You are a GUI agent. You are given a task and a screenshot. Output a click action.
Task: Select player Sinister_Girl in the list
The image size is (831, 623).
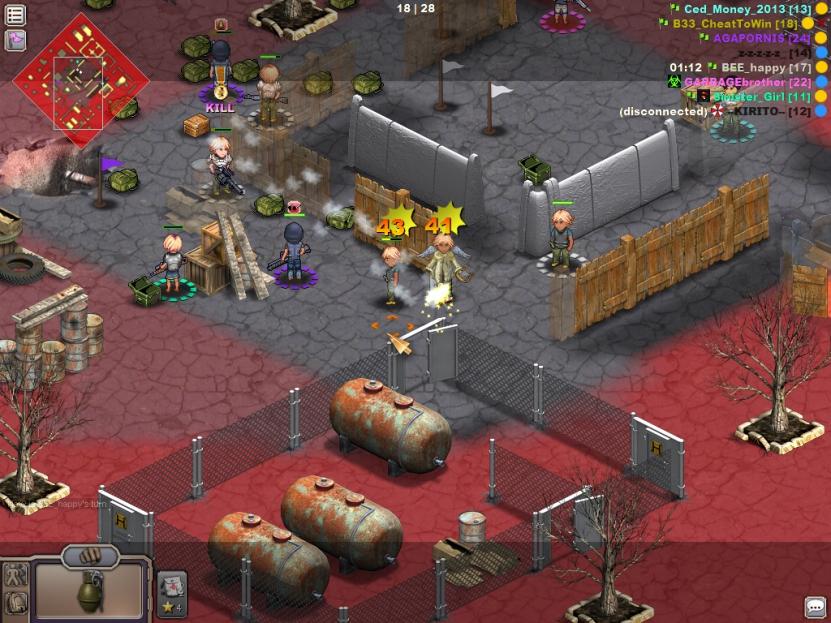click(754, 96)
